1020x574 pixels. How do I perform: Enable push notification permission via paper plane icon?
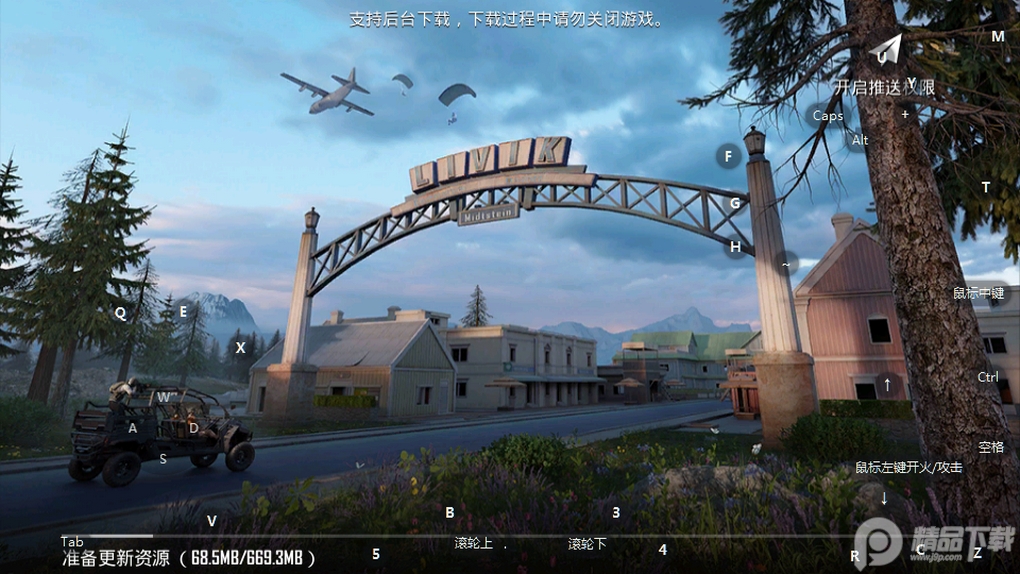[885, 49]
